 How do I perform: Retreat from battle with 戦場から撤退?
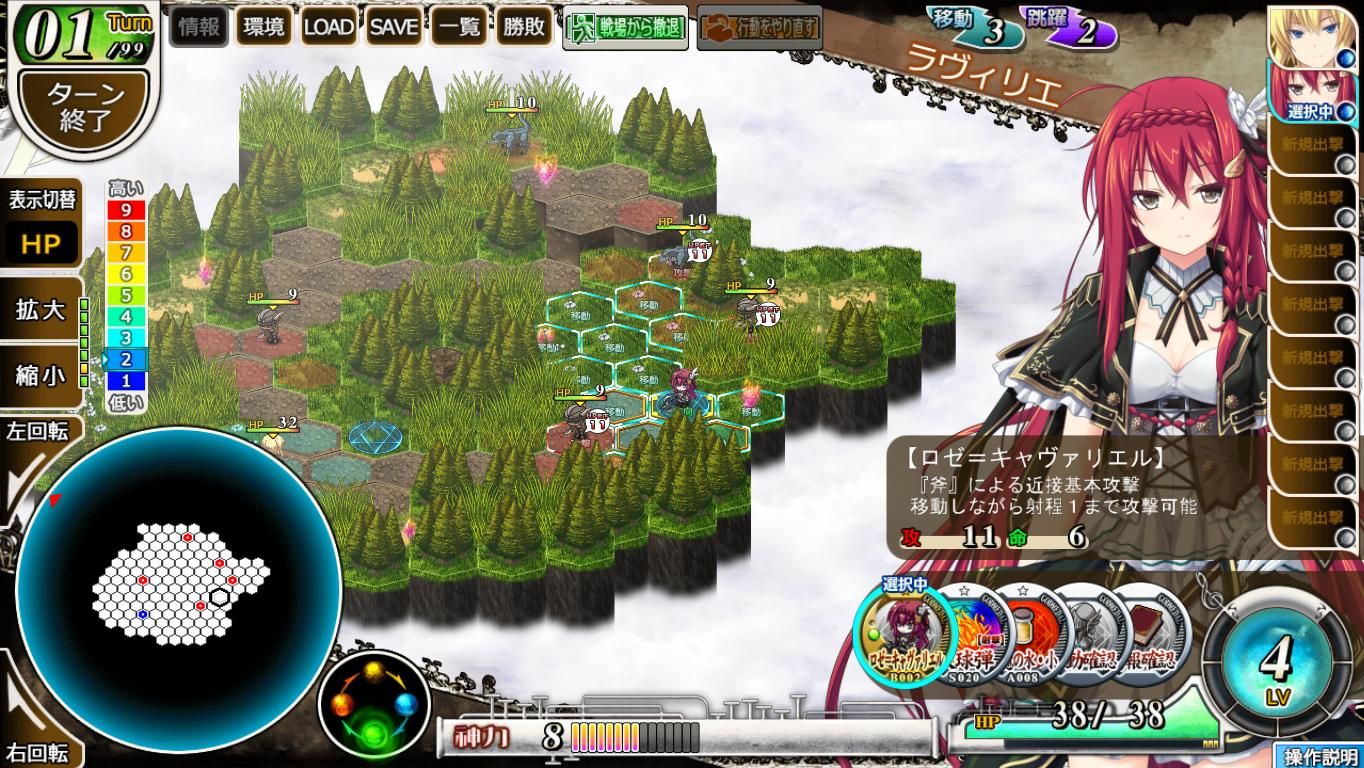click(x=625, y=28)
